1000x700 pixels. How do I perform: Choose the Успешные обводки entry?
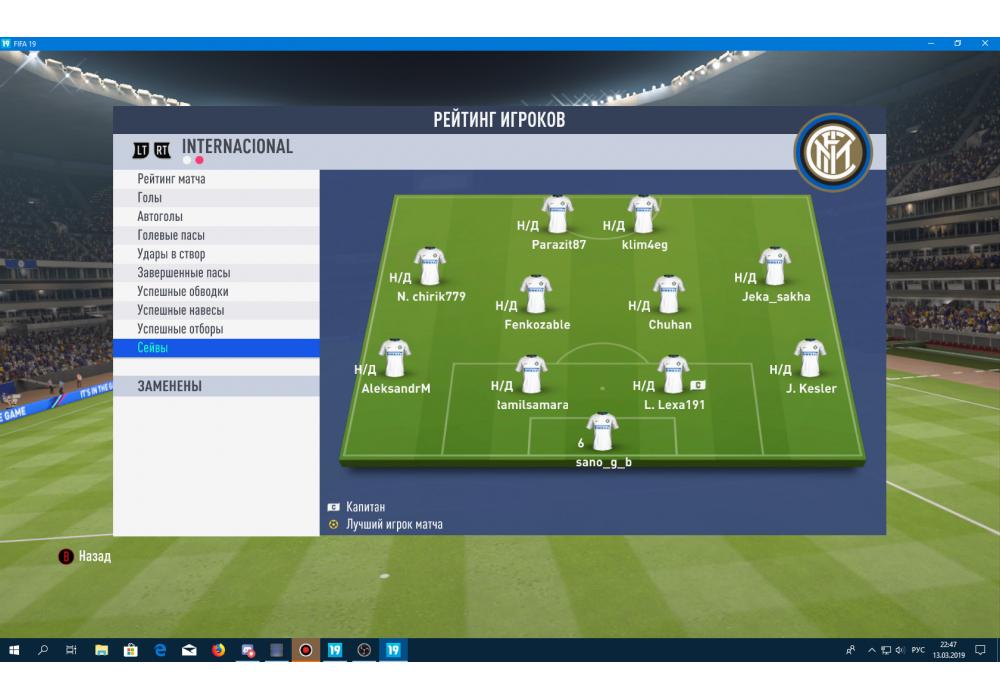pos(215,291)
